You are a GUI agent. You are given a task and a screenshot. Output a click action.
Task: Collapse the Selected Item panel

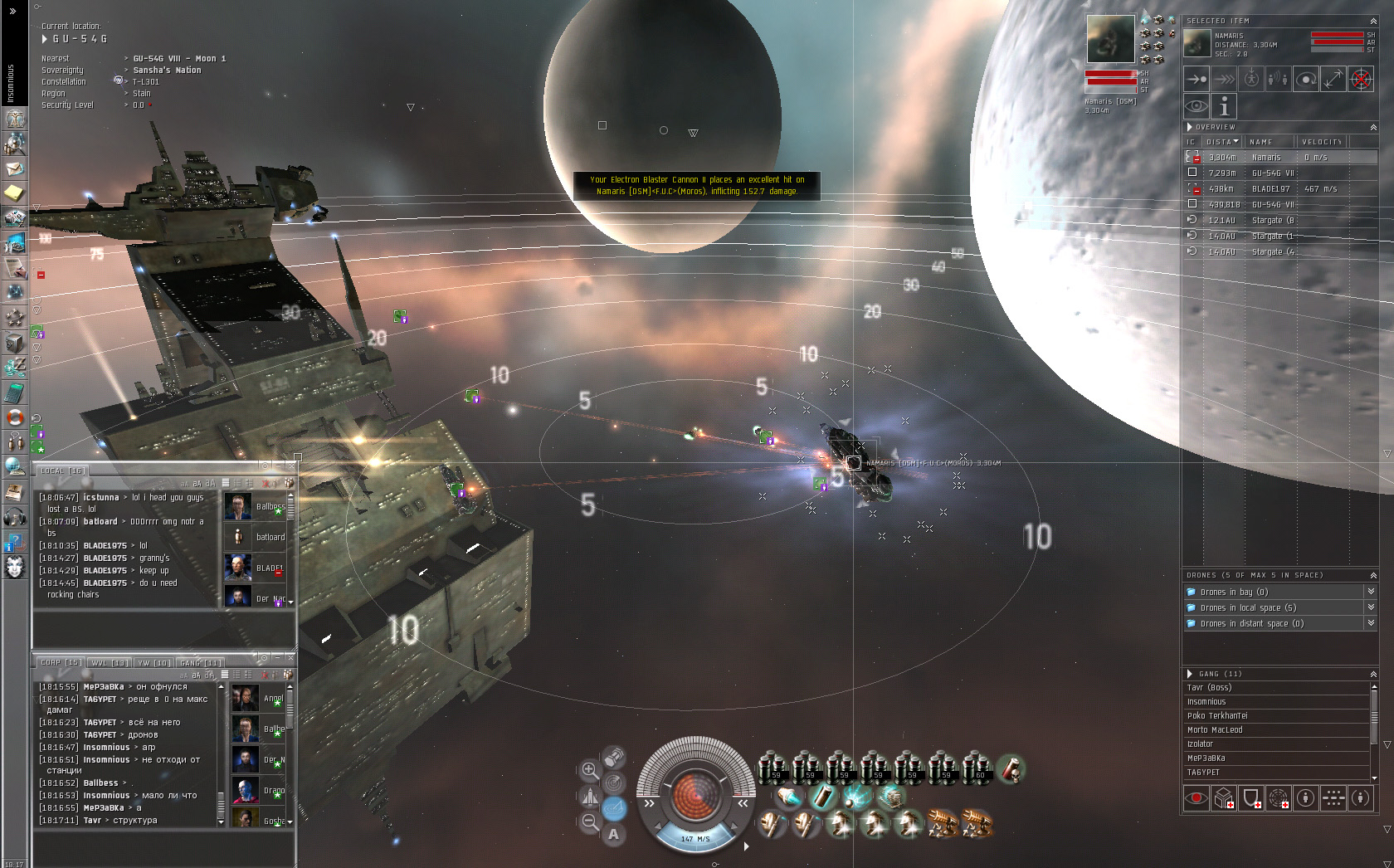coord(1373,21)
